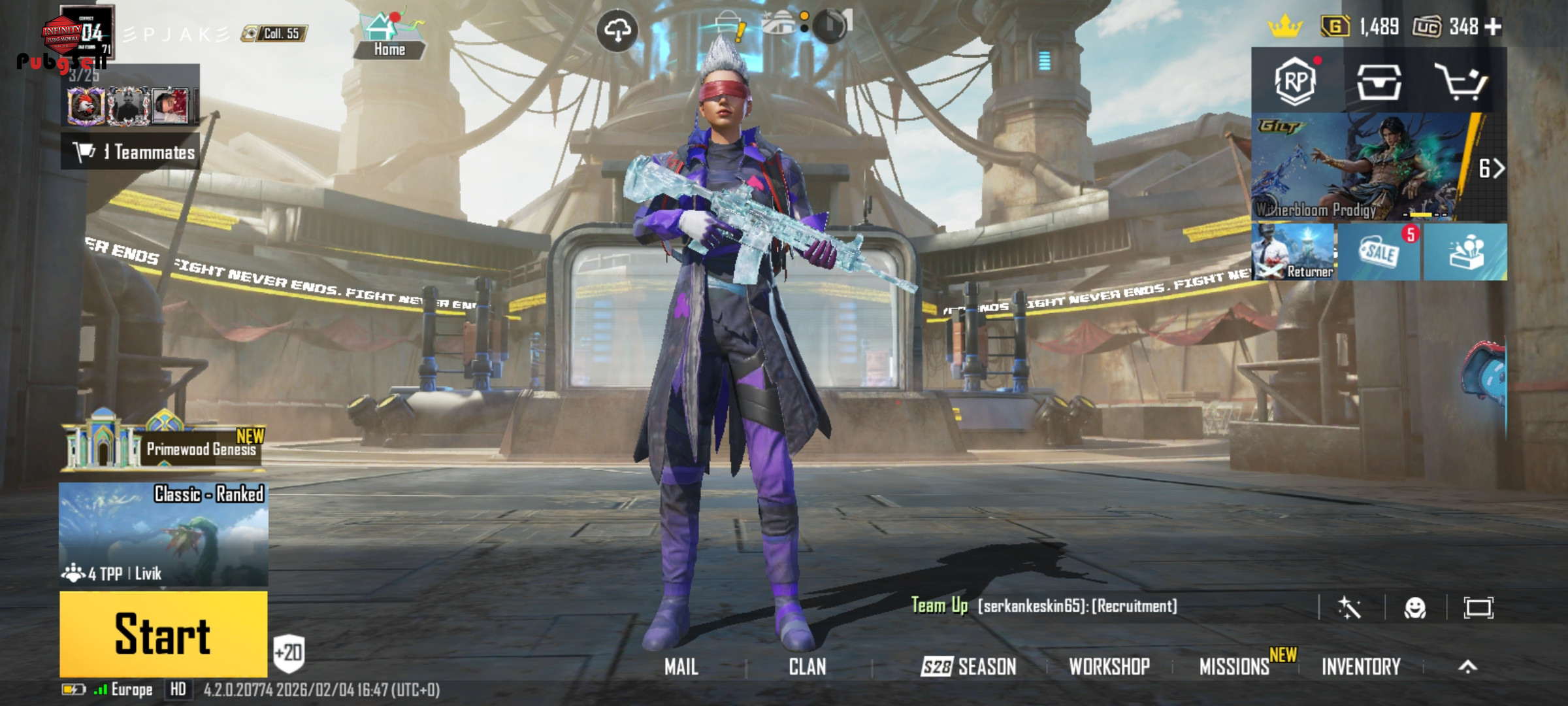Open the emote smiley face icon
The height and width of the screenshot is (706, 1568).
pos(1415,608)
